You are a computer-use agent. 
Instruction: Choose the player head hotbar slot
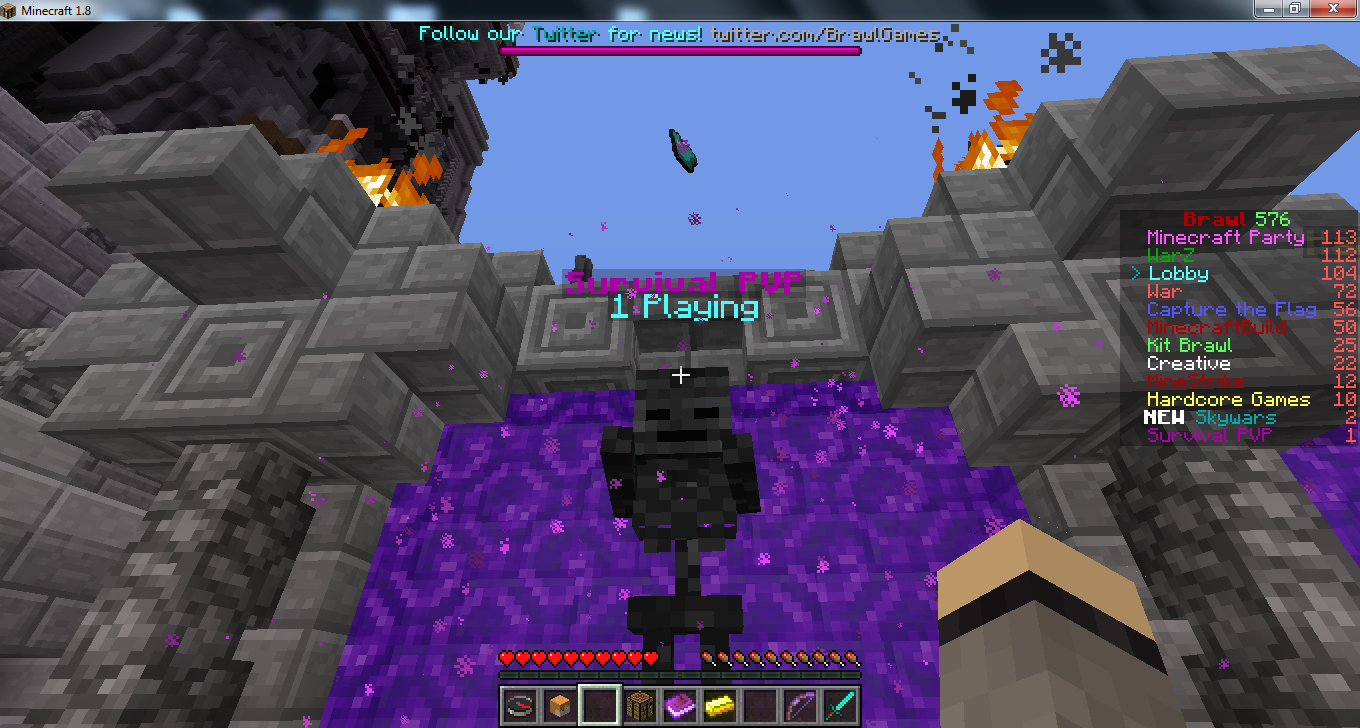tap(559, 705)
